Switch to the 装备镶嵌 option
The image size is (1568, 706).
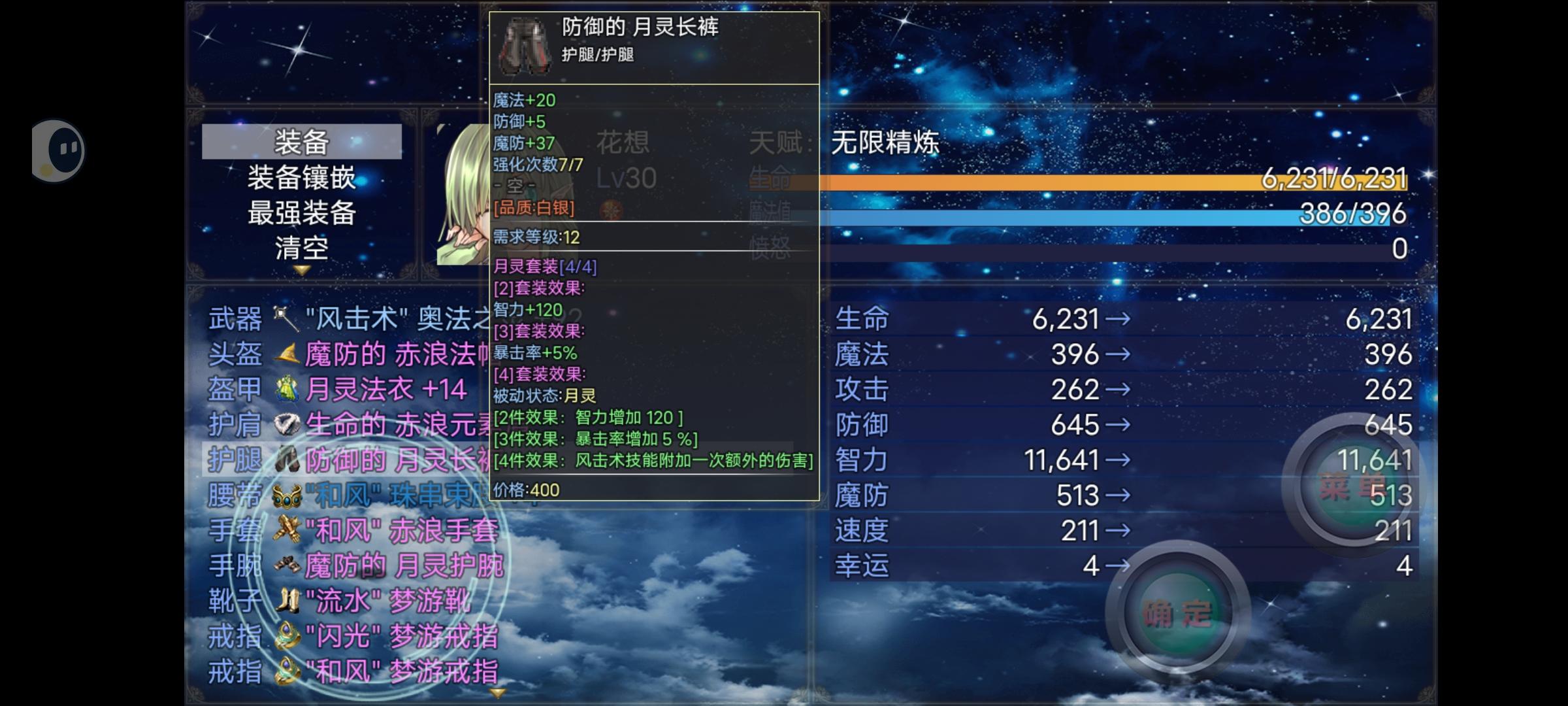tap(302, 178)
